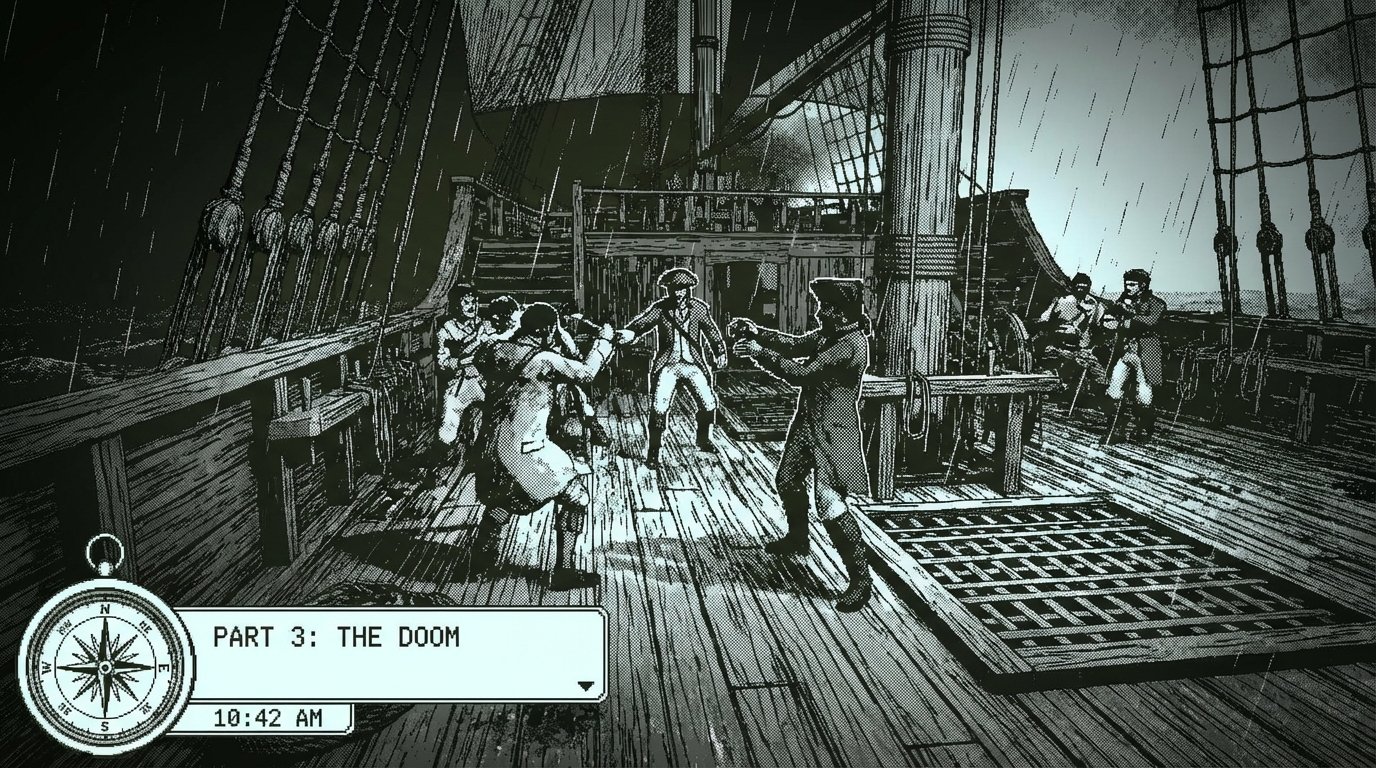Click the W marker on the compass rose
The width and height of the screenshot is (1376, 768).
tap(47, 668)
